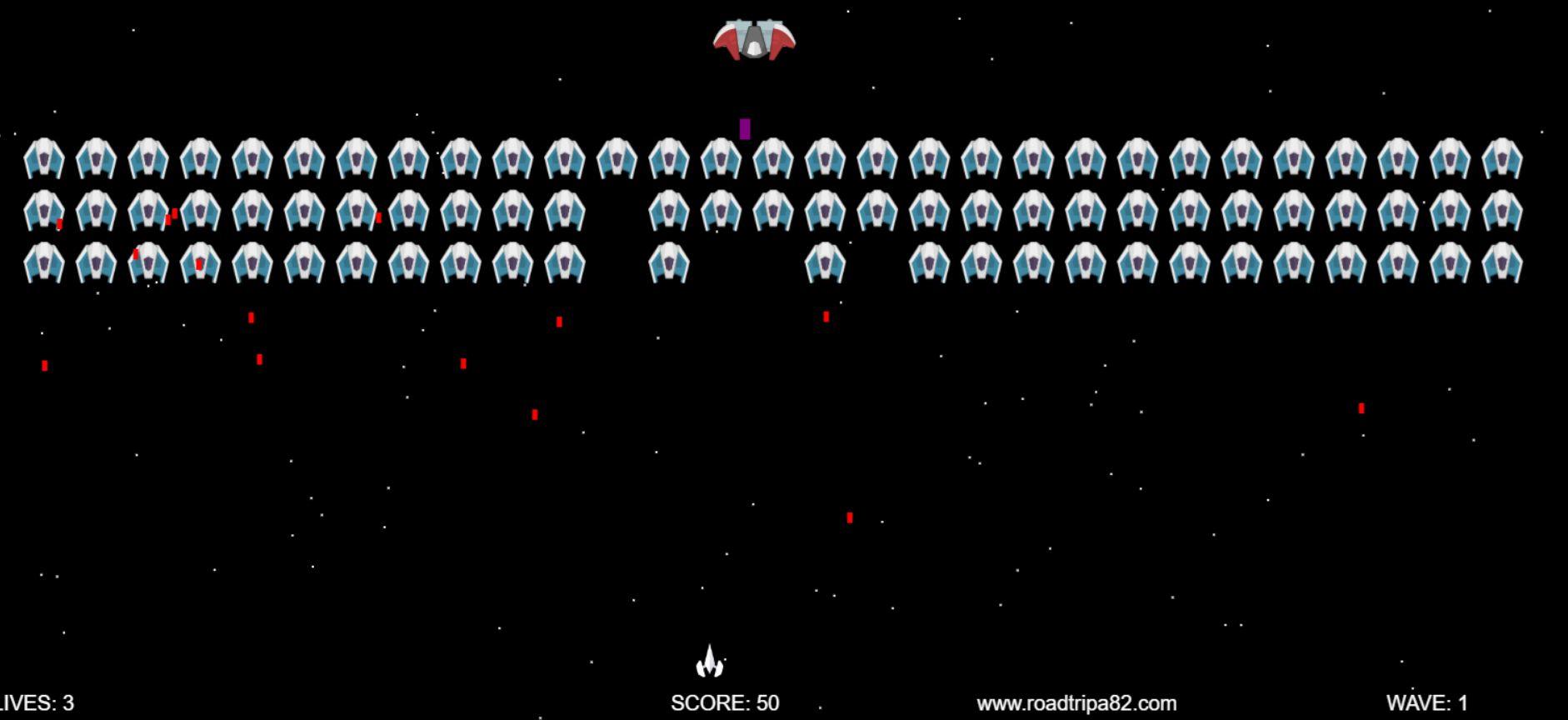Screen dimensions: 1568x720
Task: Open the www.roadtripa82.com website link
Action: [1076, 703]
